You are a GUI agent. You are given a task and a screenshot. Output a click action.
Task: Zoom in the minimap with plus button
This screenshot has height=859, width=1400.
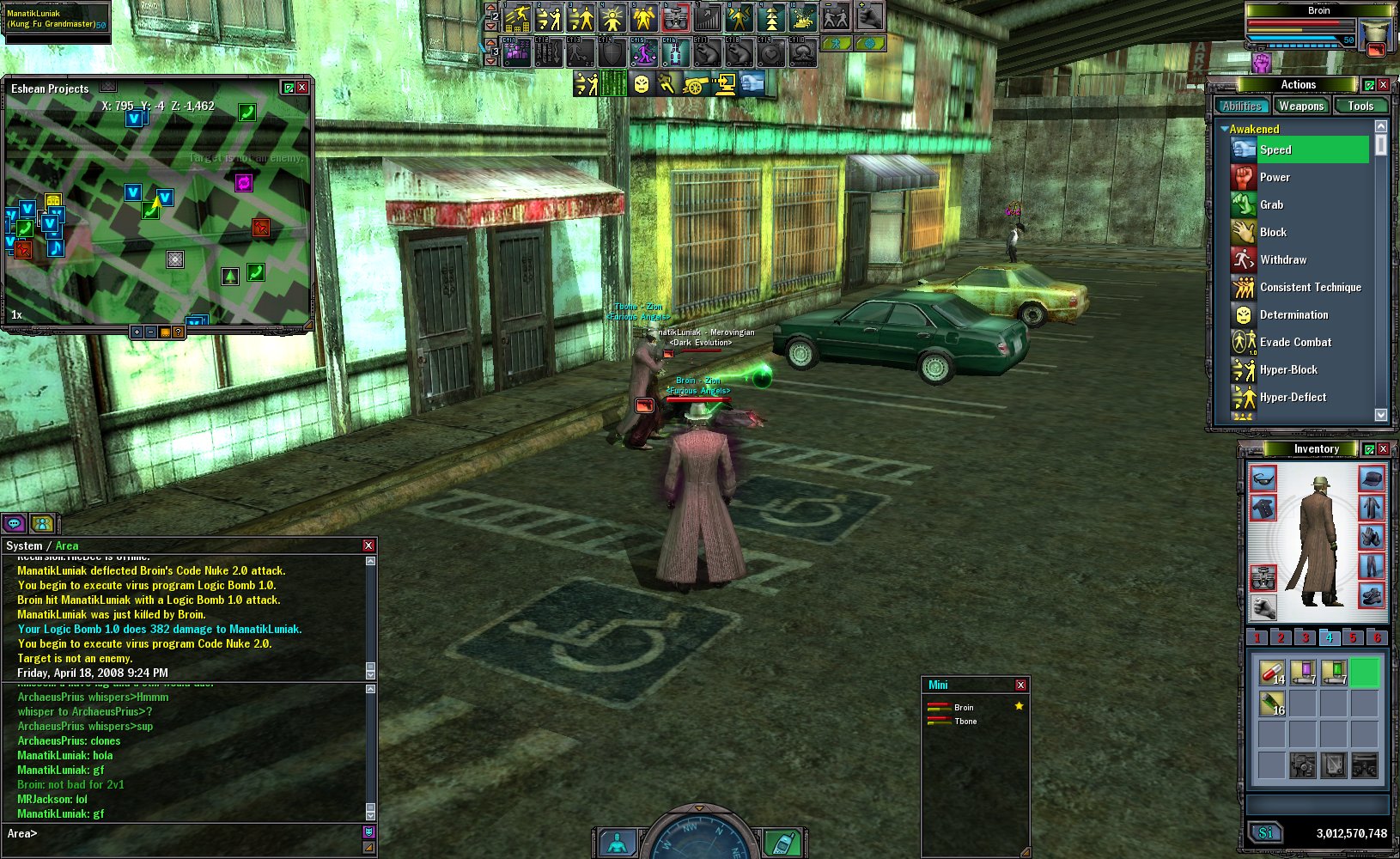point(137,332)
